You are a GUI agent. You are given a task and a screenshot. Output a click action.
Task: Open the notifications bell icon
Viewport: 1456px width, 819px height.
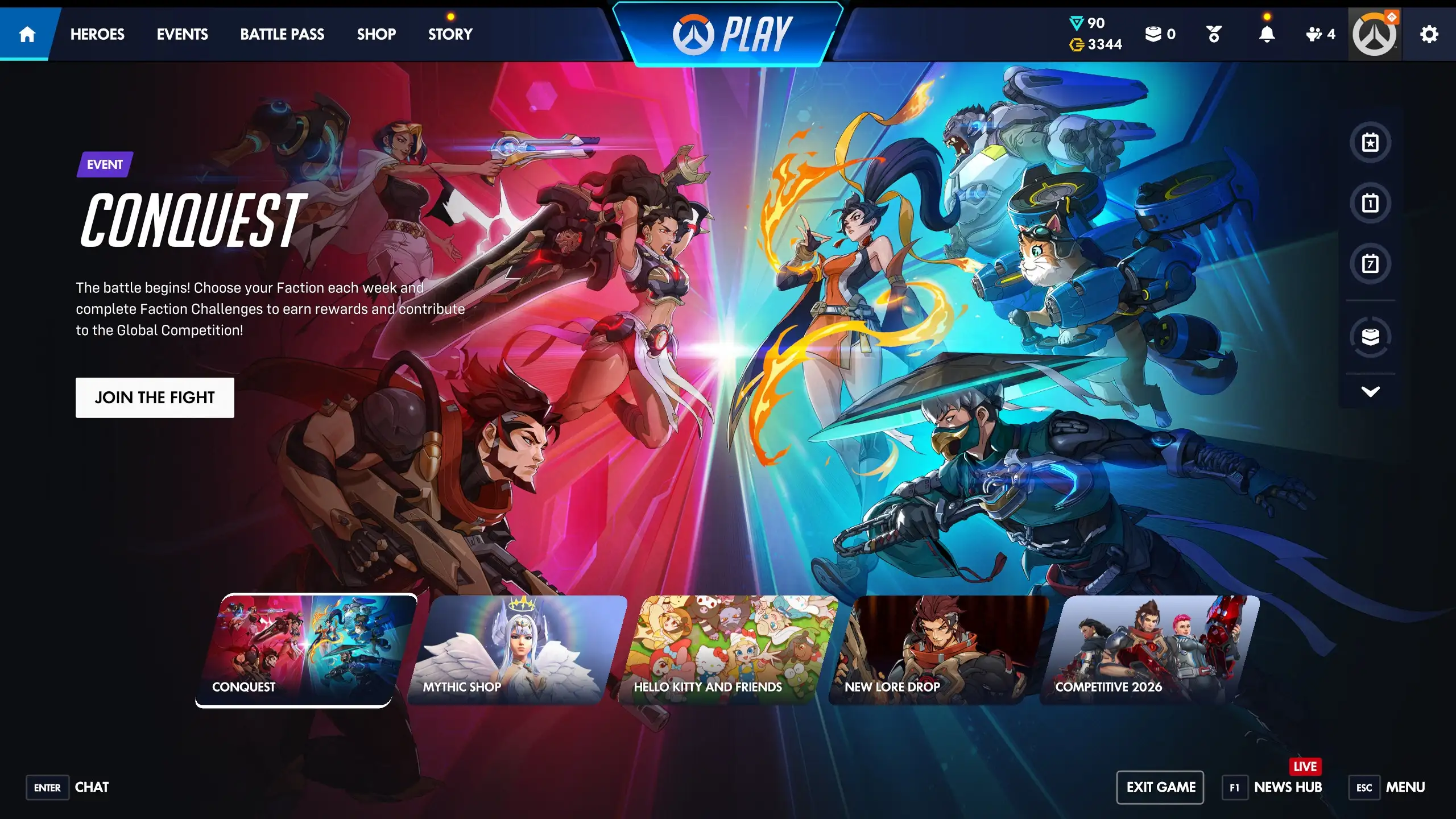pos(1265,34)
